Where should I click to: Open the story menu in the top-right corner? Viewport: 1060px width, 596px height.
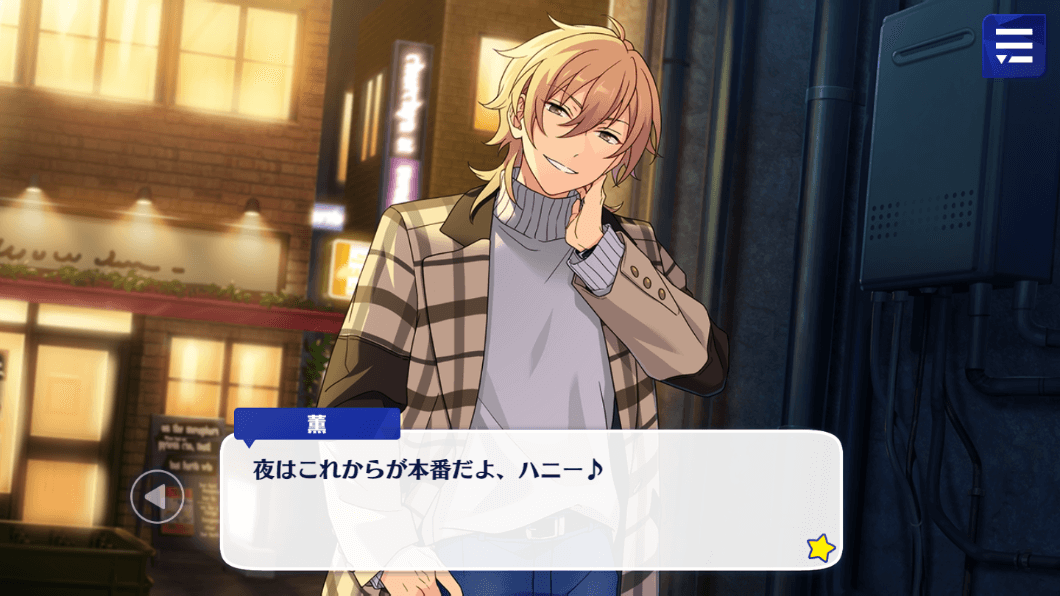point(1013,45)
